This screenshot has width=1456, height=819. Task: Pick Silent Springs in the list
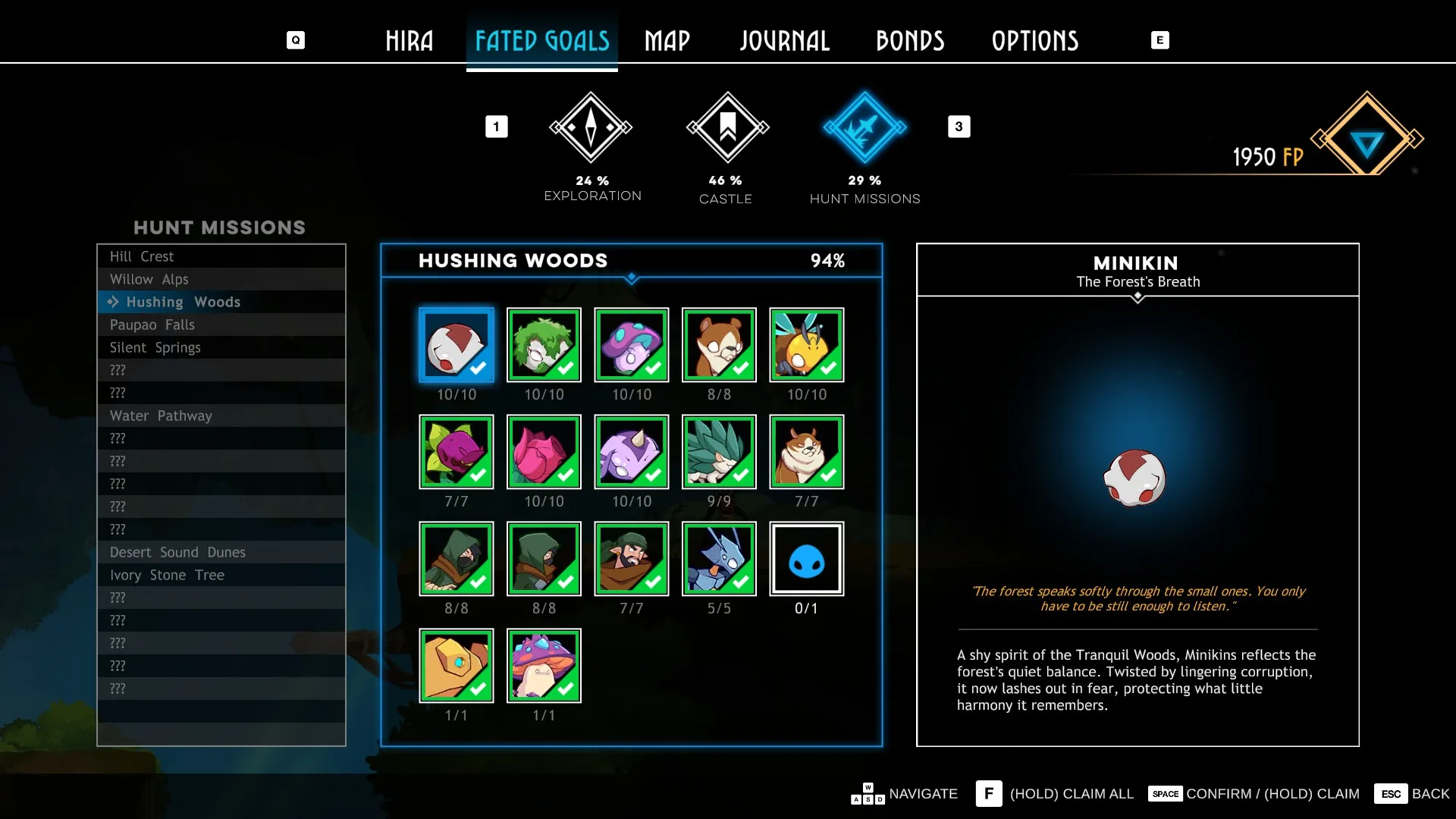(x=155, y=347)
